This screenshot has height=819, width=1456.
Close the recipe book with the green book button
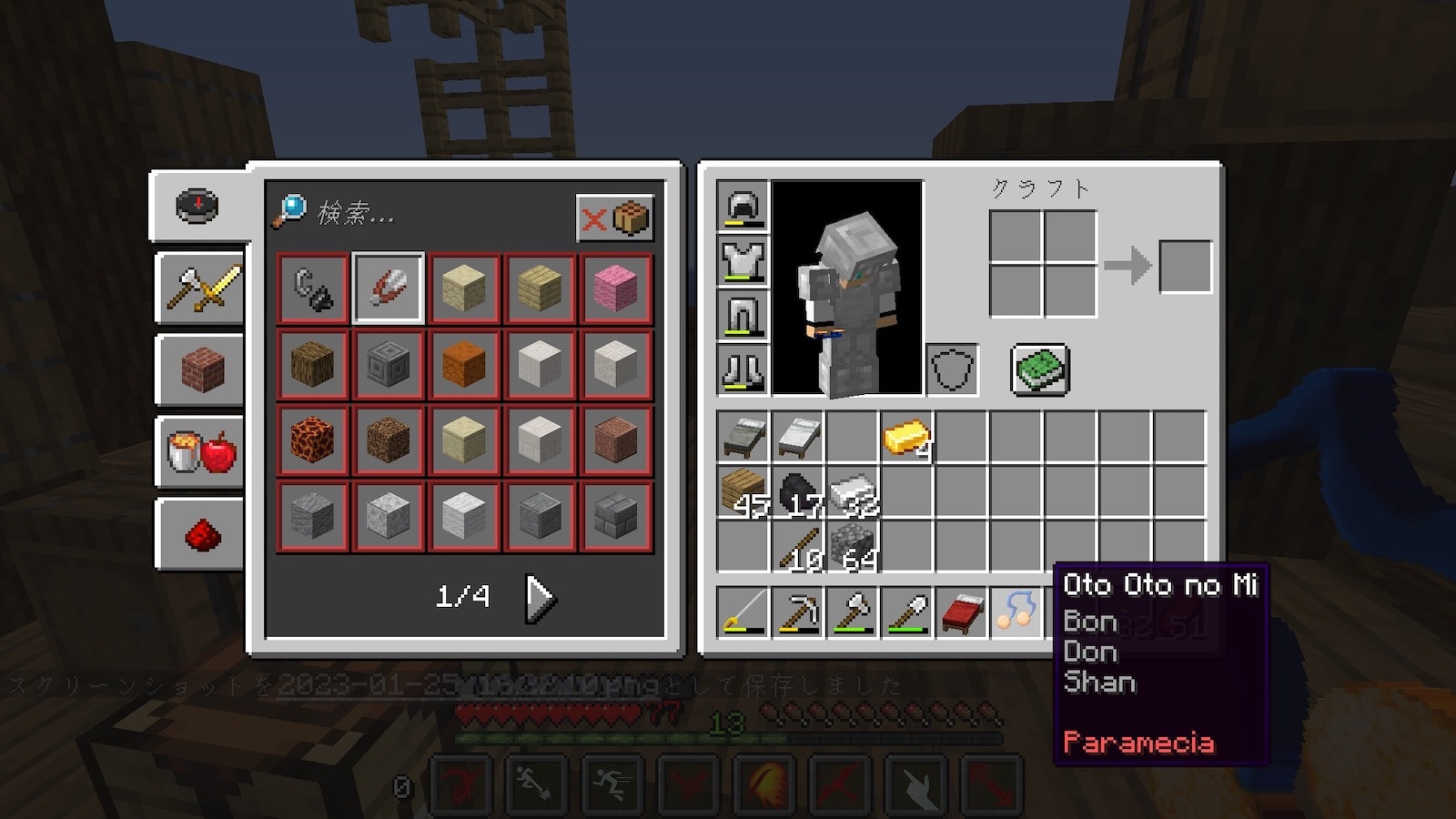point(1040,369)
